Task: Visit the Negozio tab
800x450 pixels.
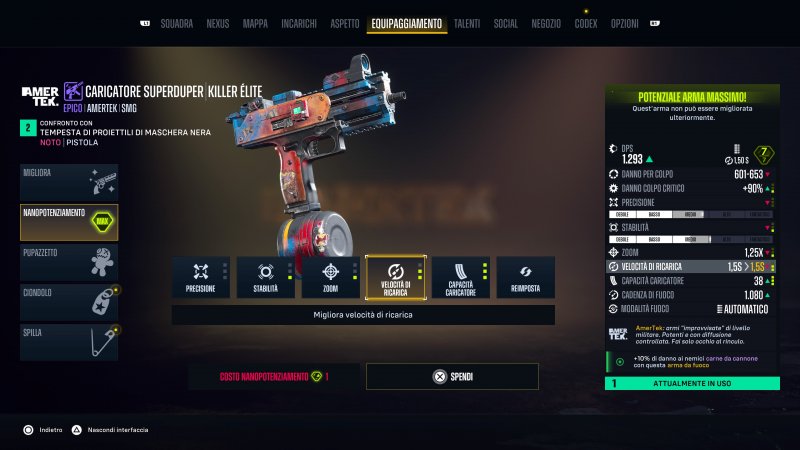Action: [546, 23]
